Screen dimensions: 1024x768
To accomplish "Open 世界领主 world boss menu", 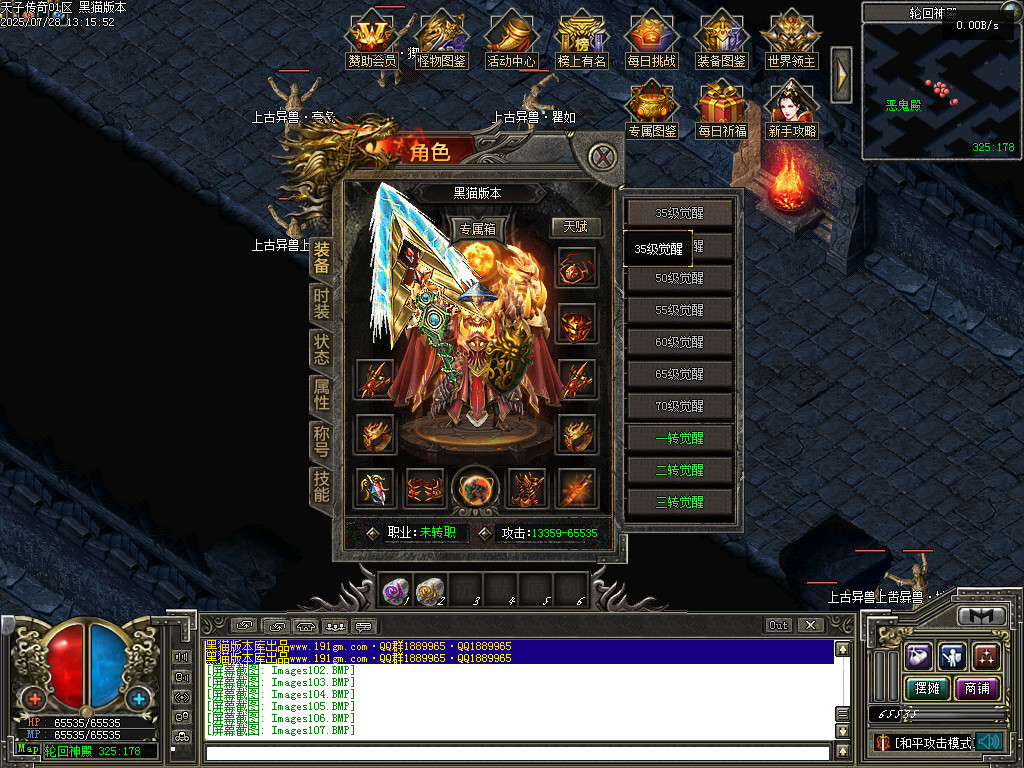I will click(791, 42).
